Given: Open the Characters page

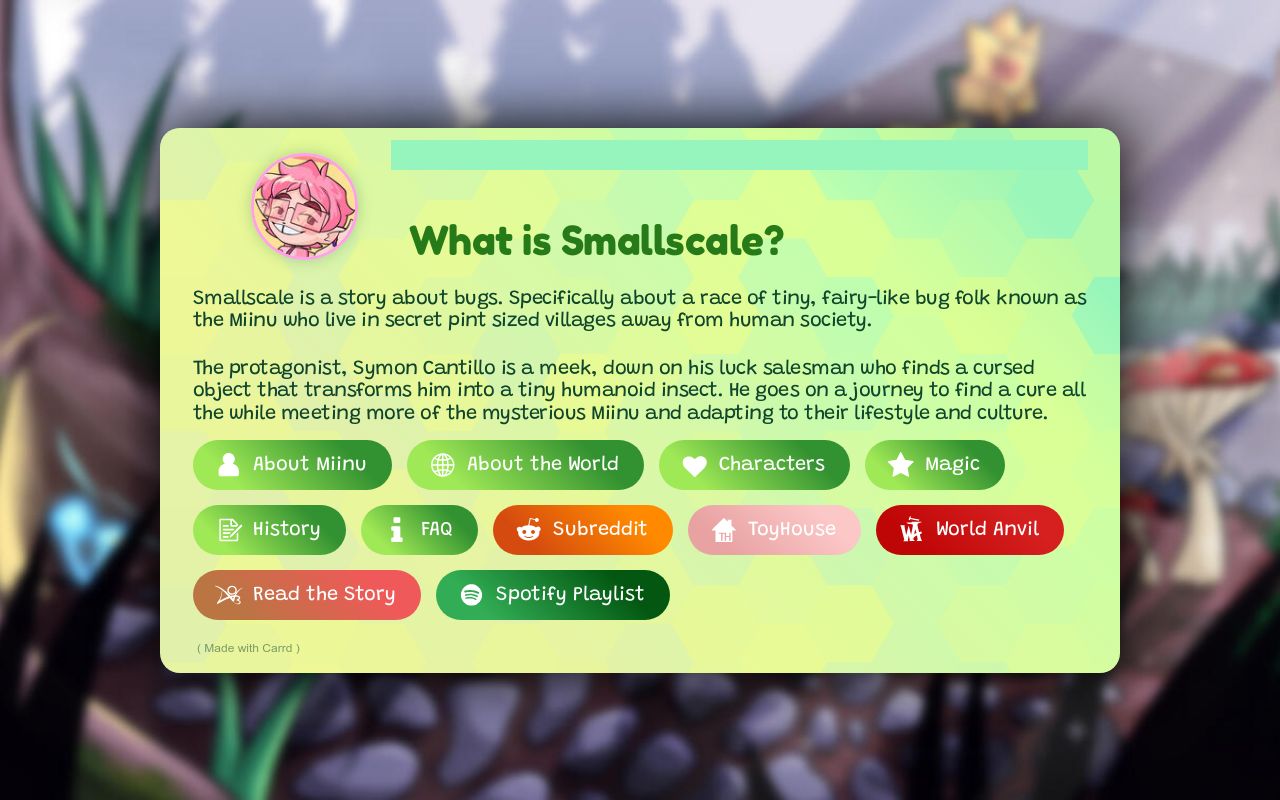Looking at the screenshot, I should coord(755,465).
